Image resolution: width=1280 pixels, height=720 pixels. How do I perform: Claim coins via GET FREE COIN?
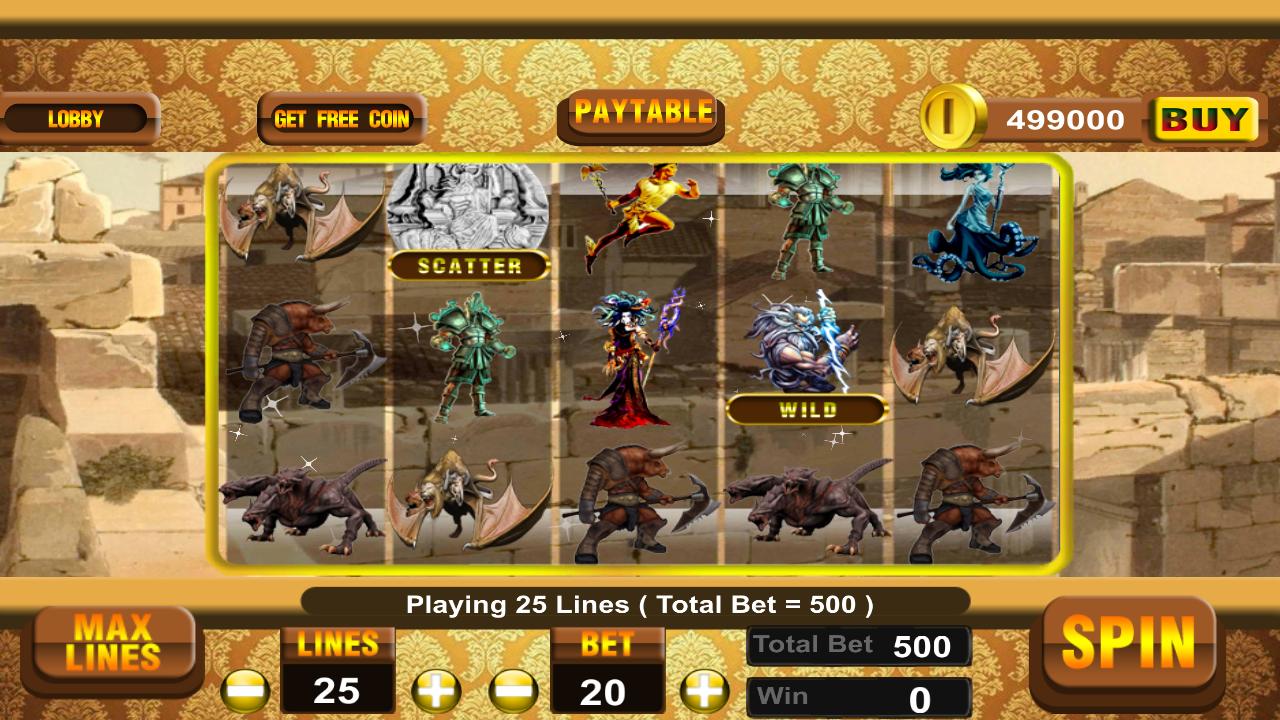coord(341,119)
